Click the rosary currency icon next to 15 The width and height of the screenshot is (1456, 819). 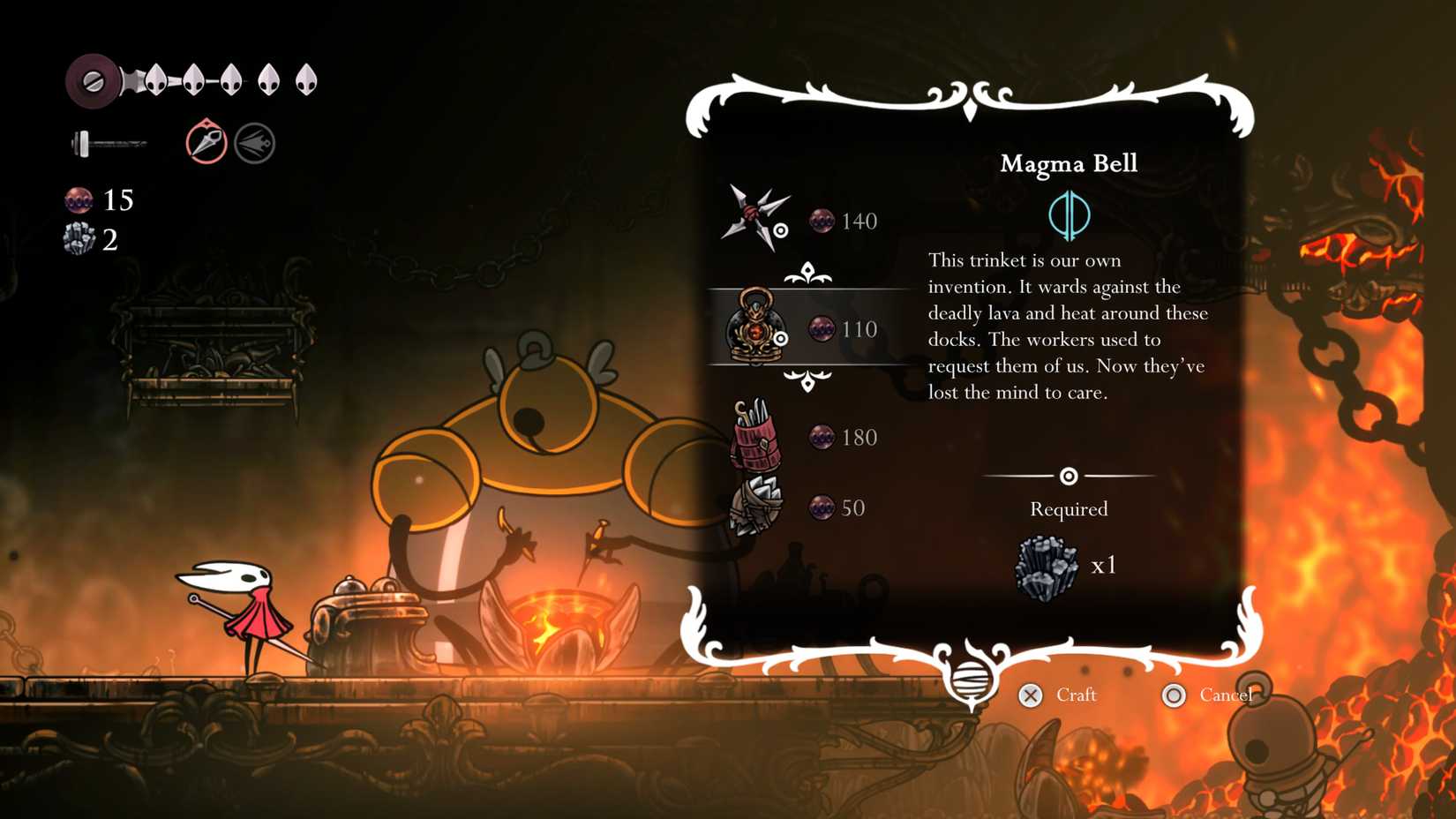81,200
